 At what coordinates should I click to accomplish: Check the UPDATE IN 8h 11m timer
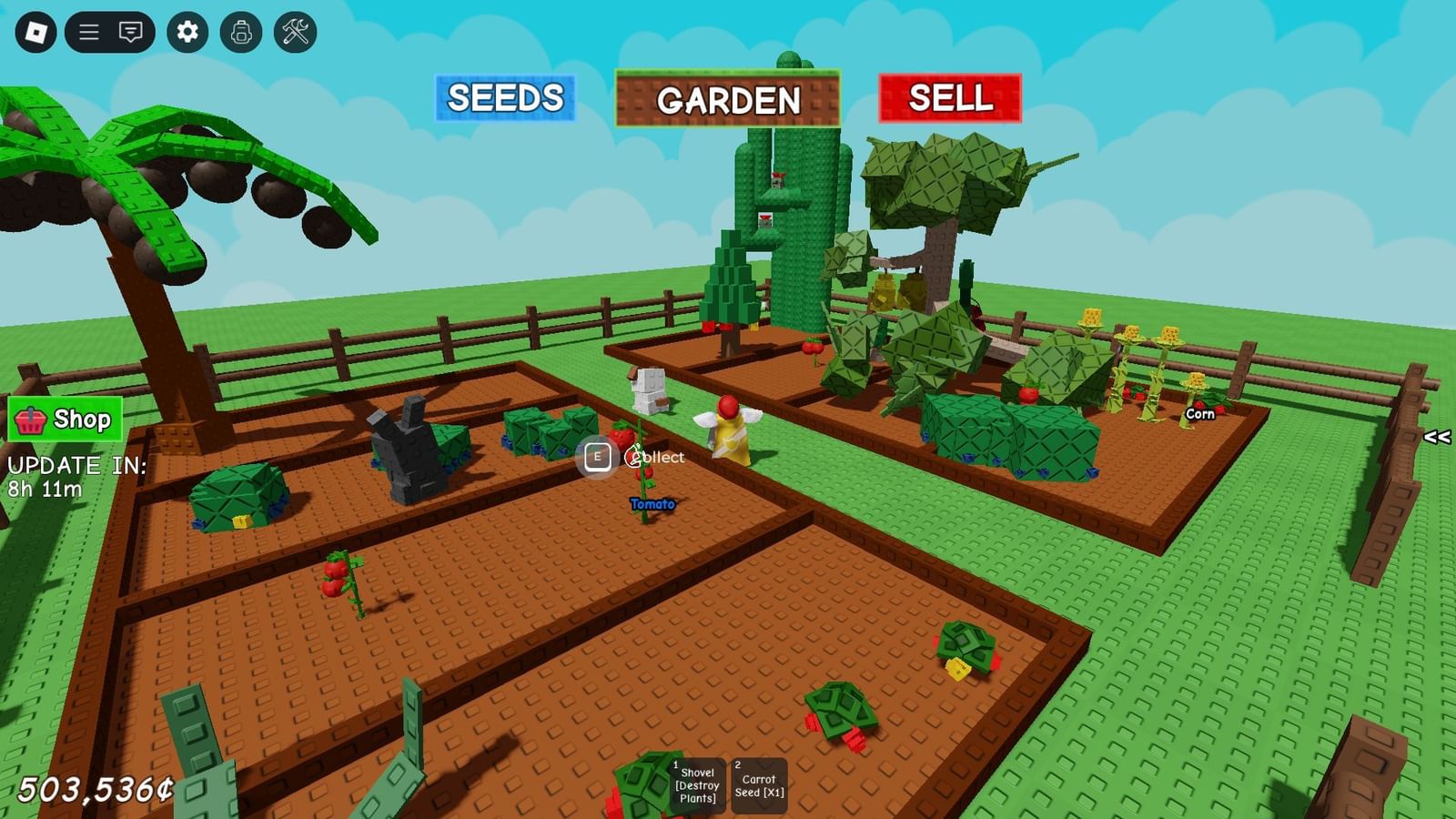pos(76,475)
